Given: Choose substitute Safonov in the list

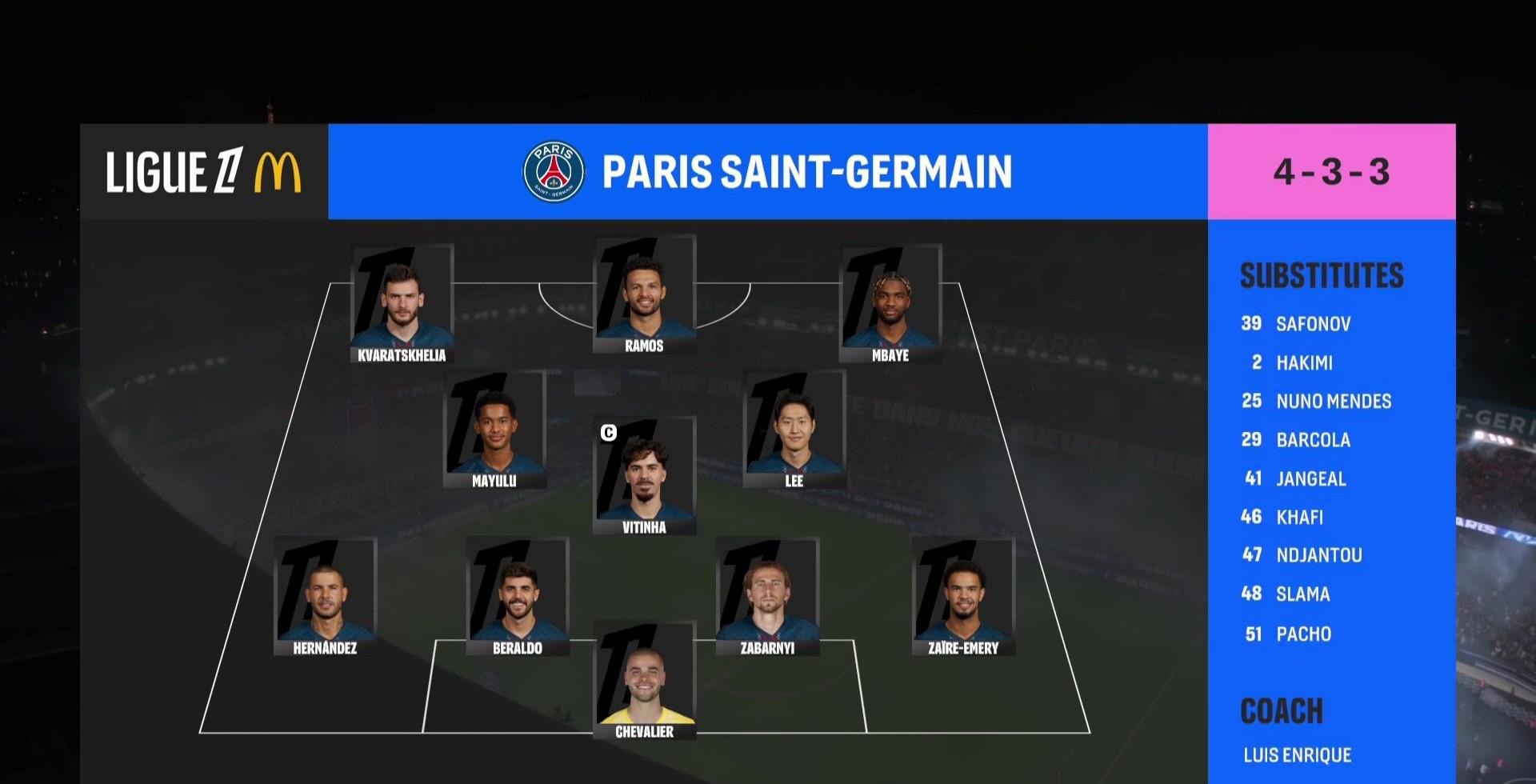Looking at the screenshot, I should click(x=1312, y=324).
